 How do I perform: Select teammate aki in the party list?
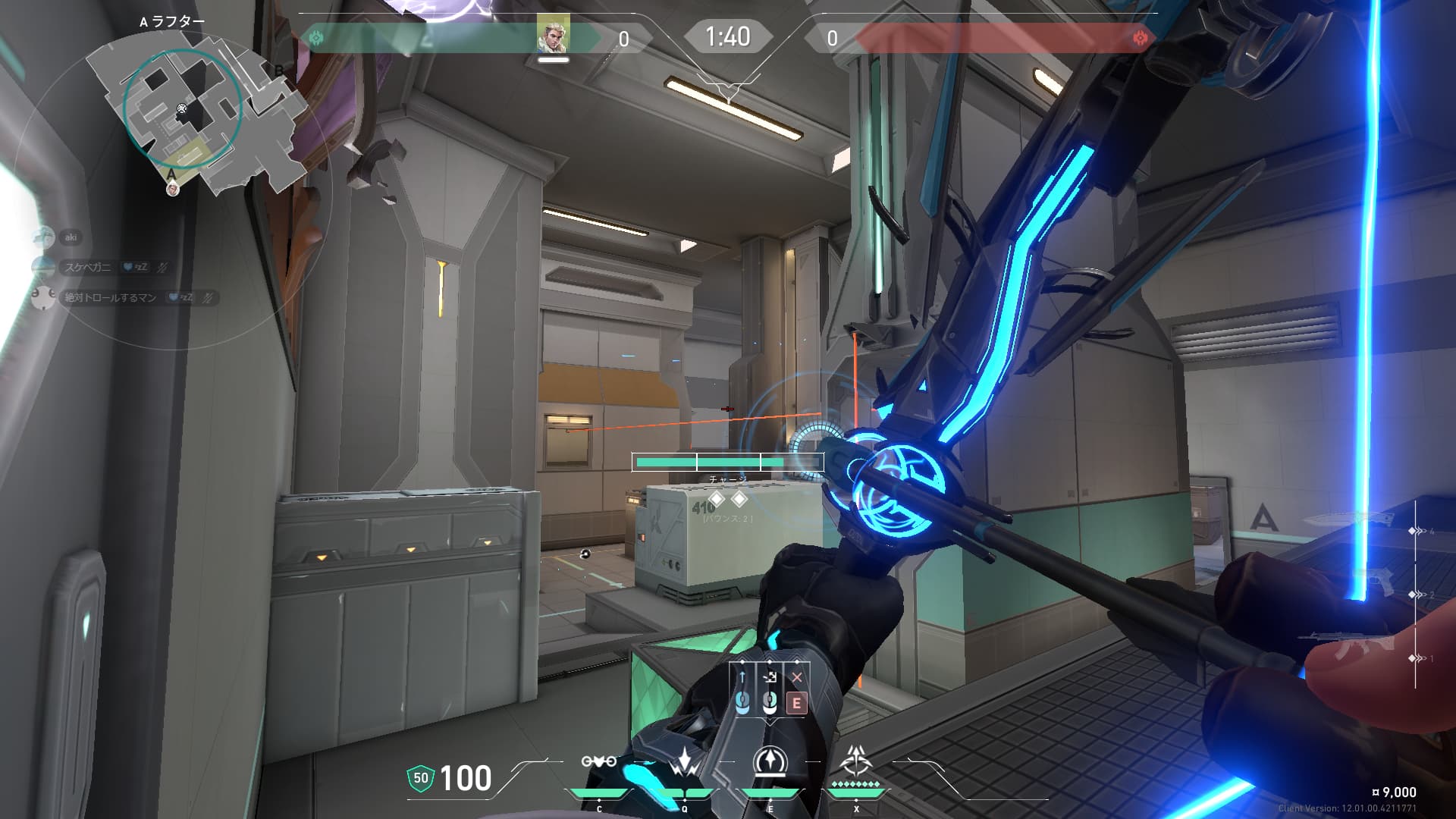coord(71,237)
